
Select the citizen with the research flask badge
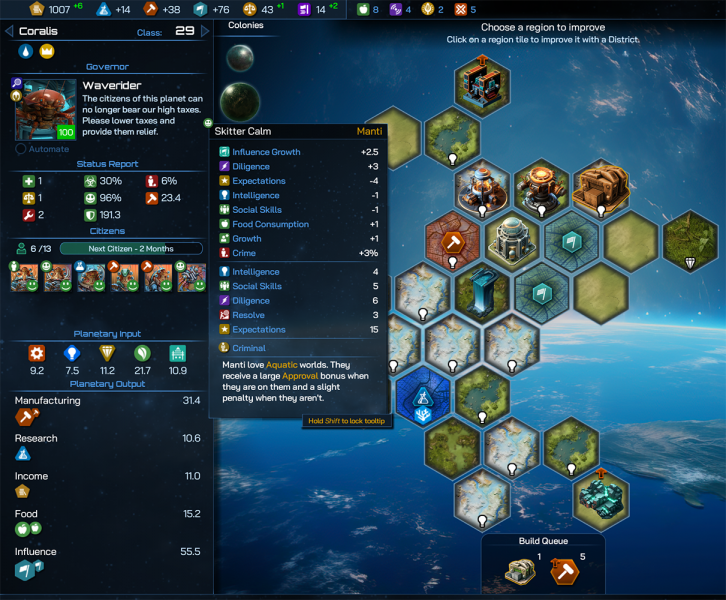(89, 277)
